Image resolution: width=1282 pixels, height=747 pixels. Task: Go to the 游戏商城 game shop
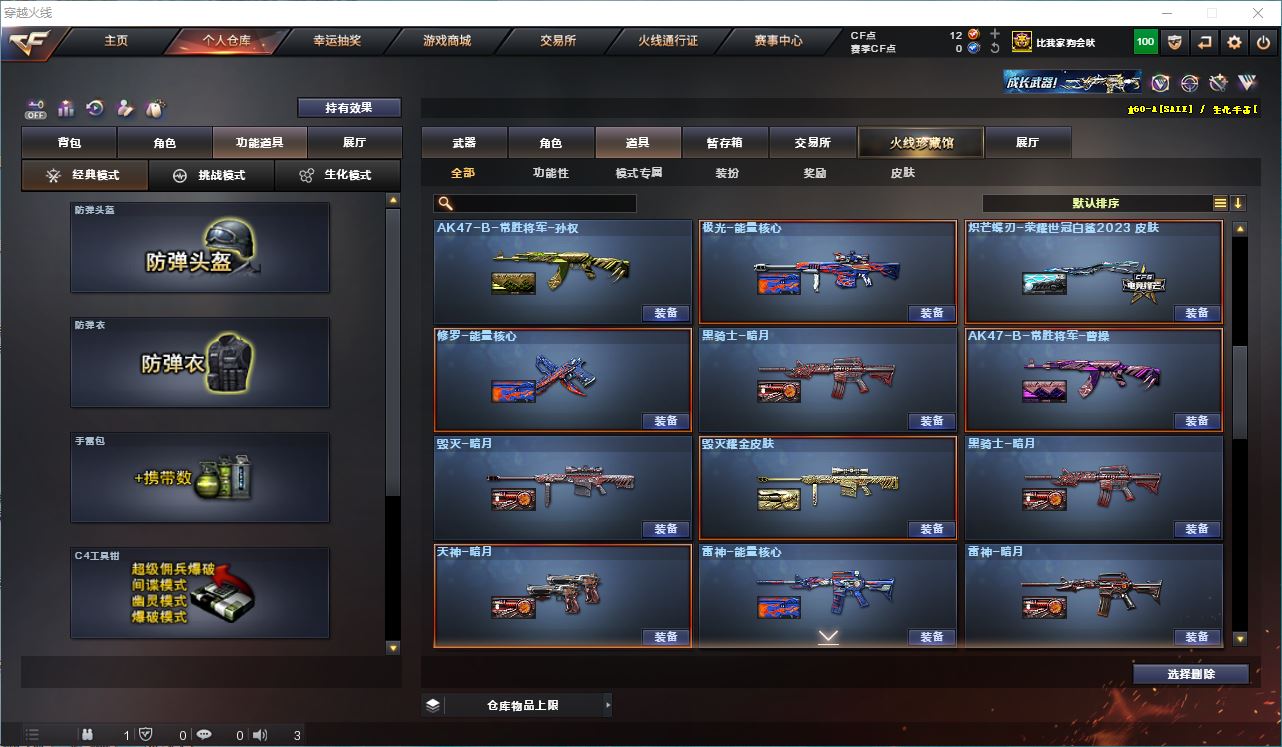click(x=446, y=41)
